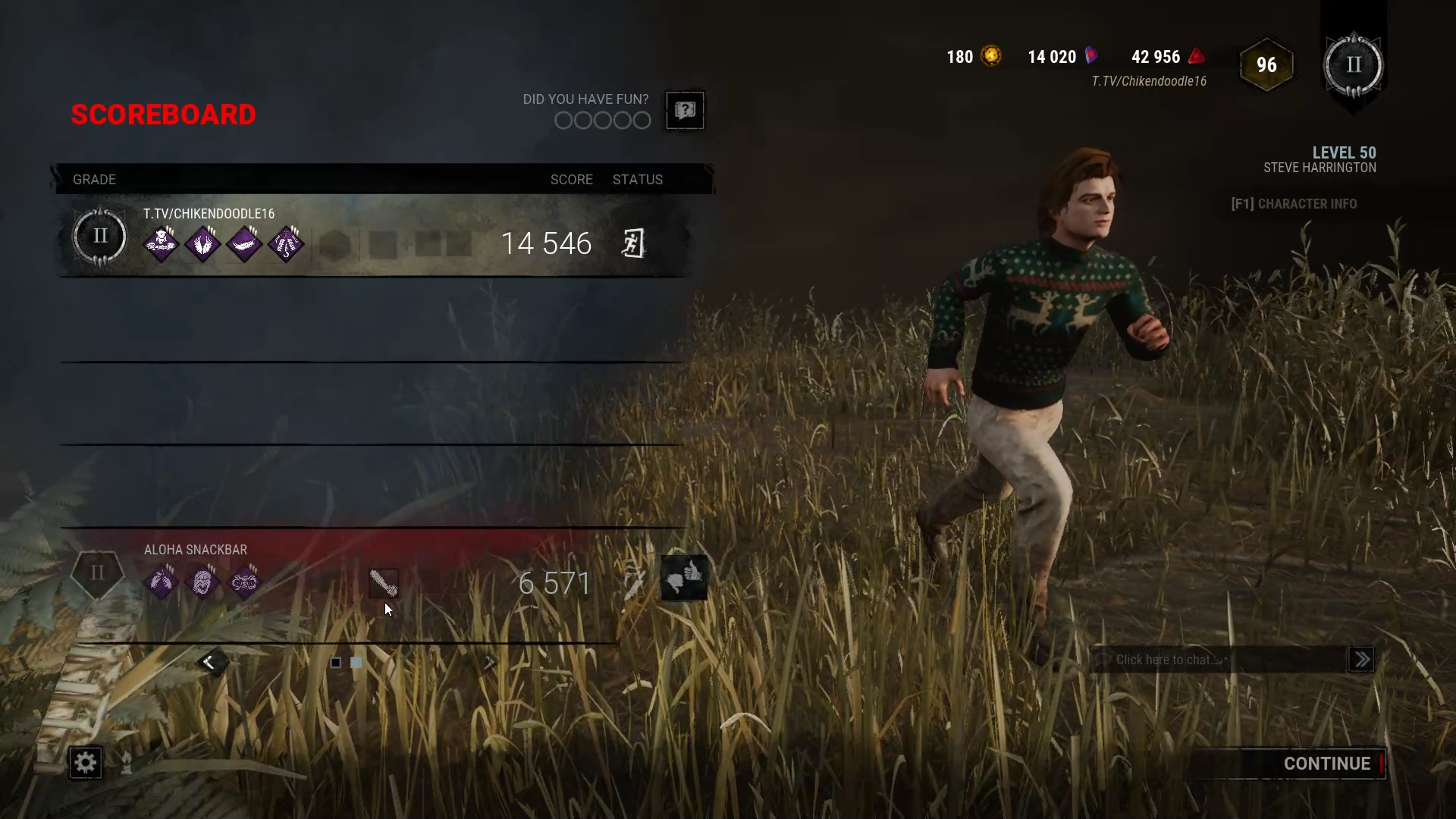Give Aloha Snackbar a thumbs down
Viewport: 1456px width, 819px height.
pyautogui.click(x=674, y=584)
